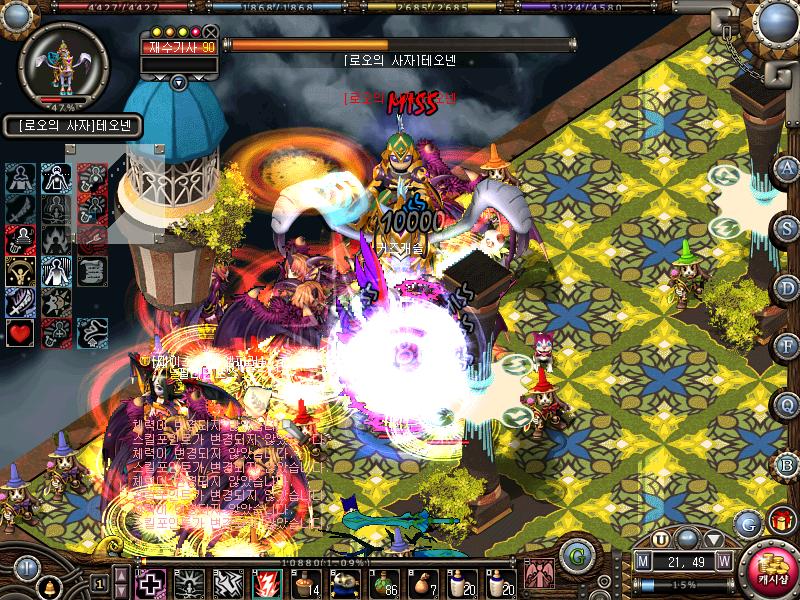Toggle the U button above coordinates
The image size is (800, 600).
[x=660, y=540]
